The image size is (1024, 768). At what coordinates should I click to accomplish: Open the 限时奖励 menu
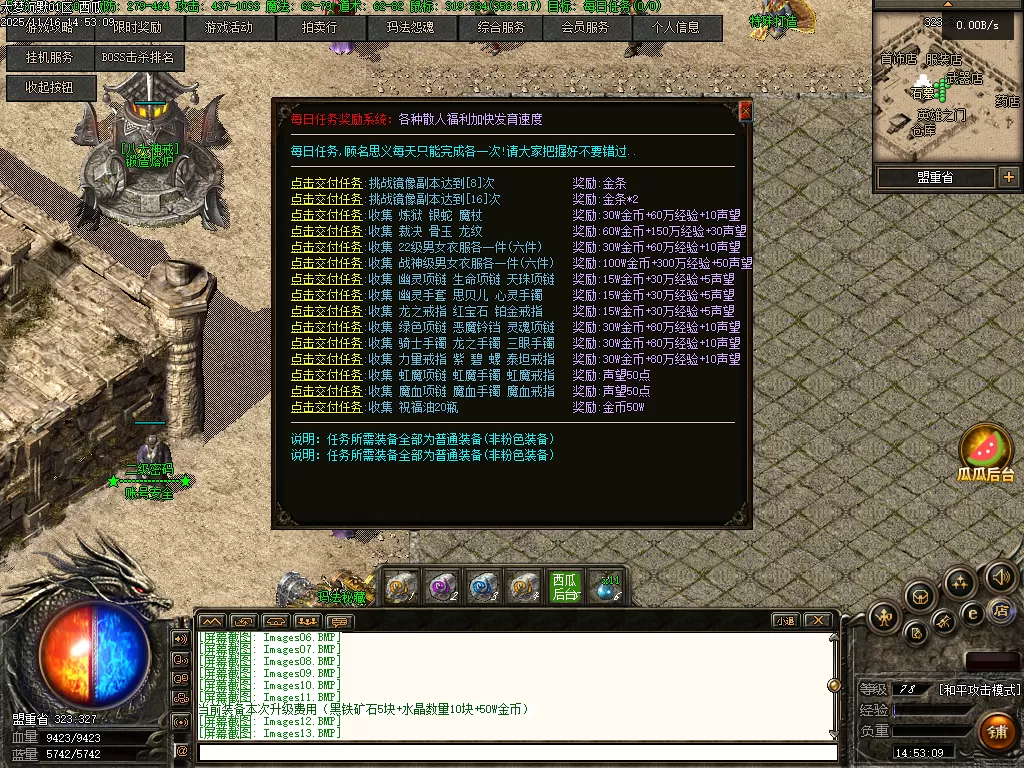point(137,28)
